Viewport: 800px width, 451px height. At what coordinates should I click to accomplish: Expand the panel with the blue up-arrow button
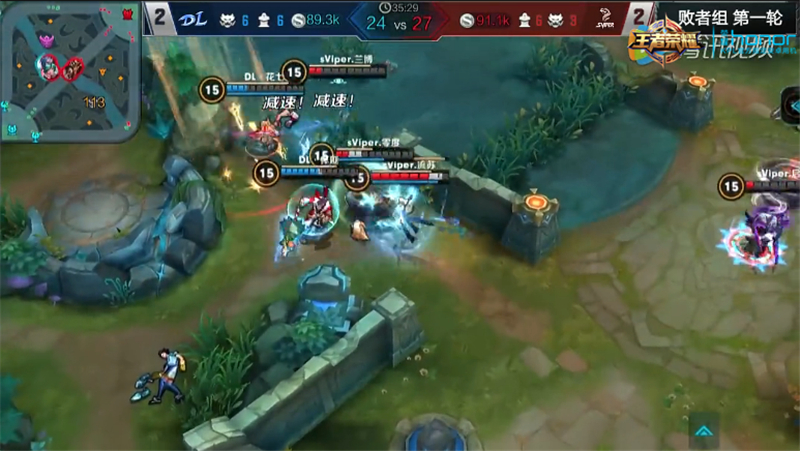706,430
